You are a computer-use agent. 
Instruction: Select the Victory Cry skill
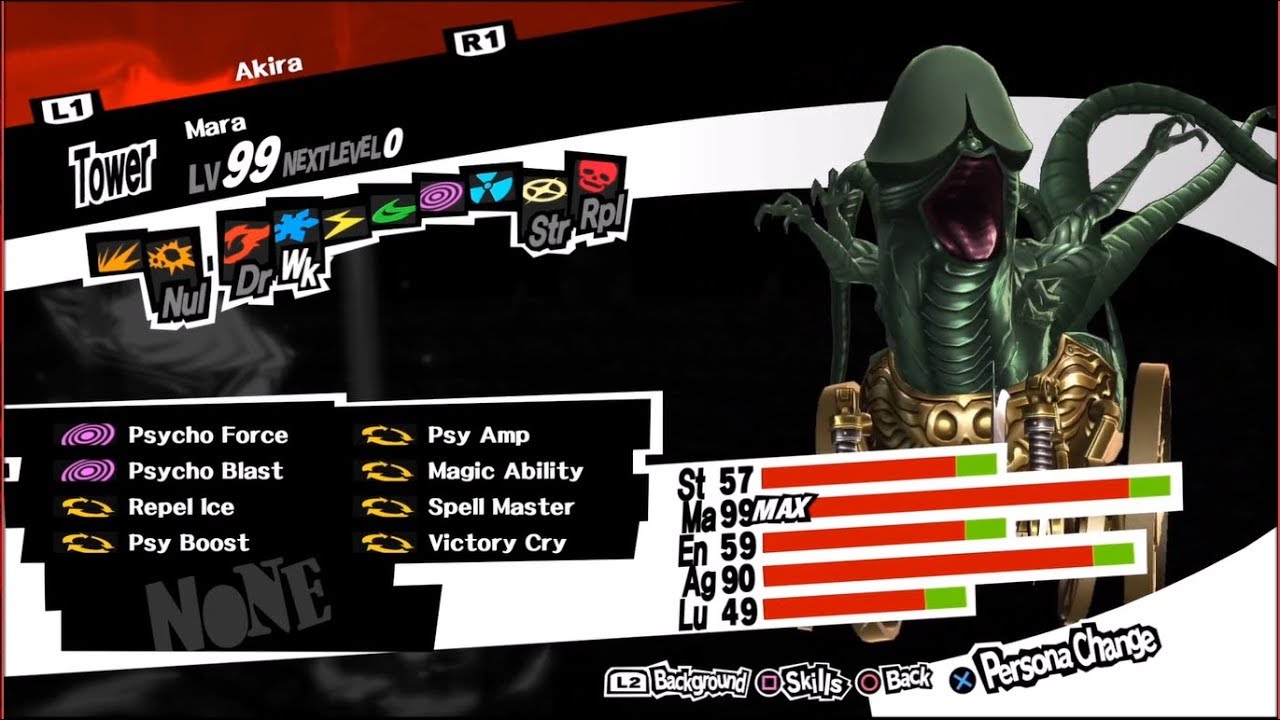click(x=496, y=543)
